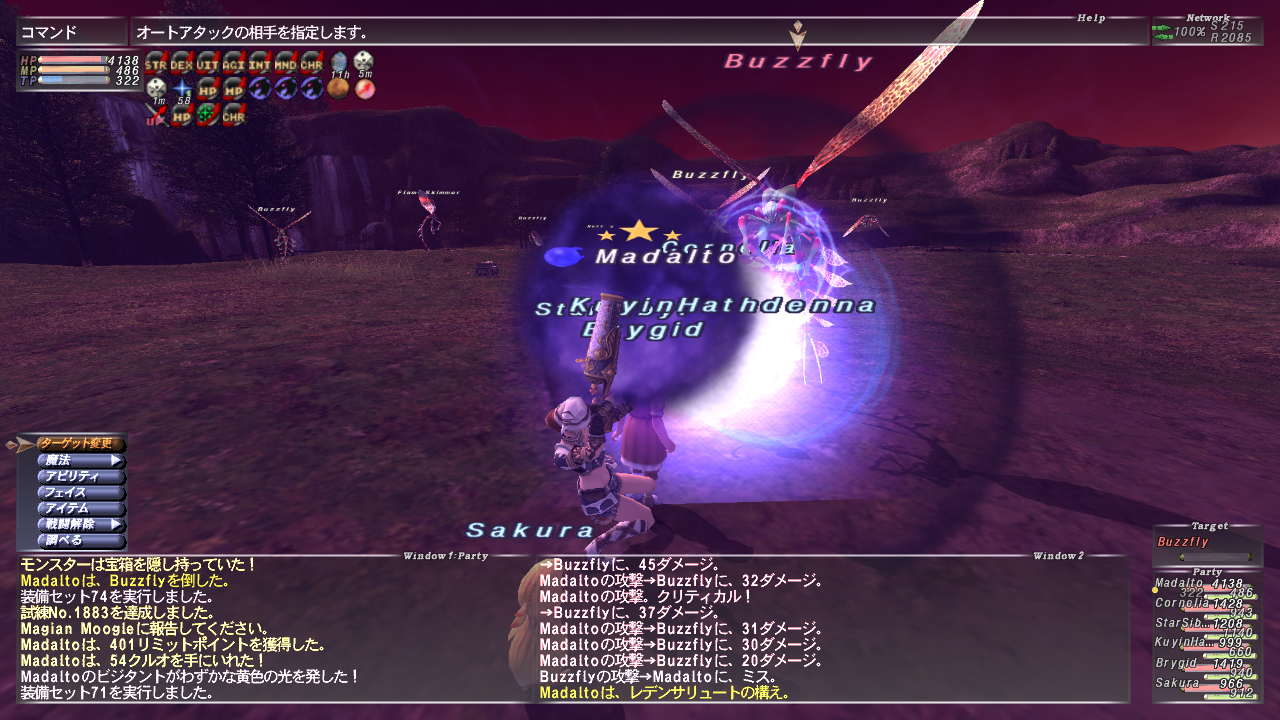
Task: Click the Corsair dice roll icon
Action: (x=156, y=88)
